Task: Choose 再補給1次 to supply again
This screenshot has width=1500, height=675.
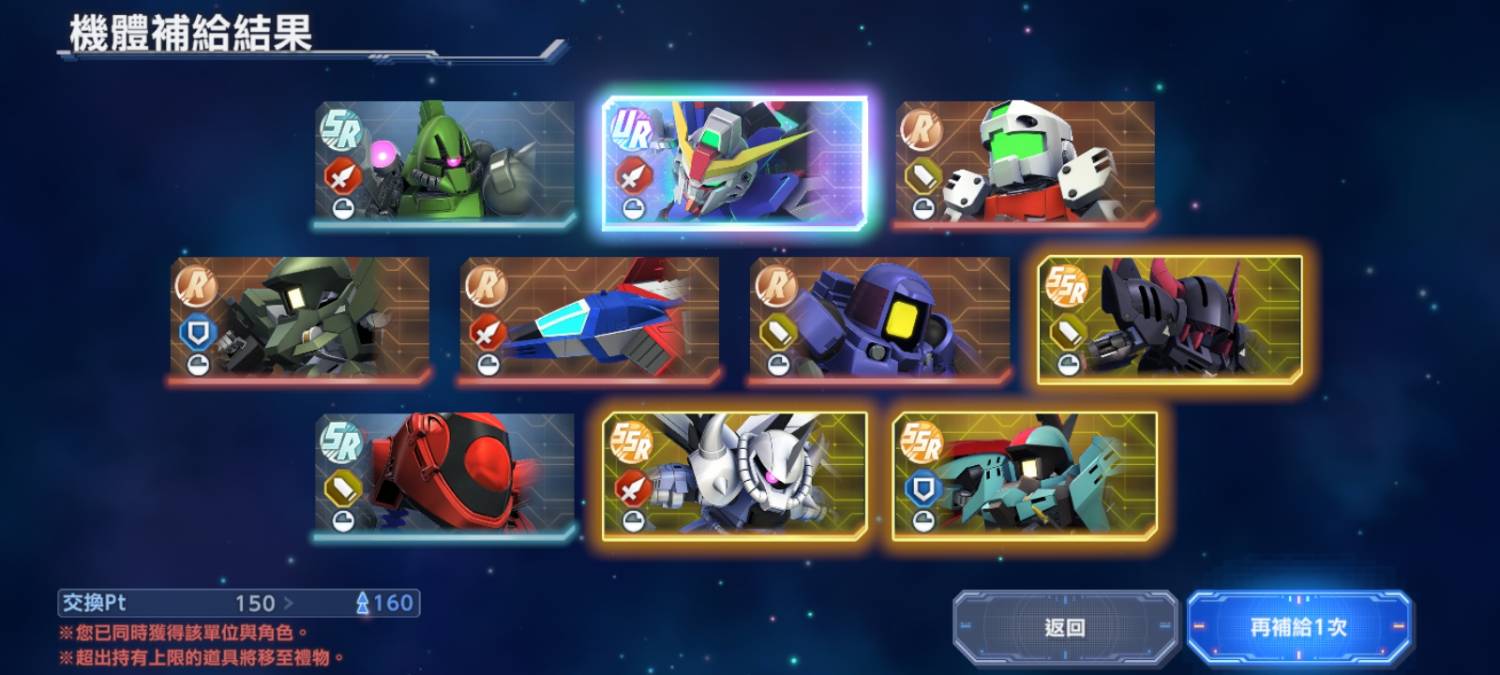Action: coord(1299,627)
